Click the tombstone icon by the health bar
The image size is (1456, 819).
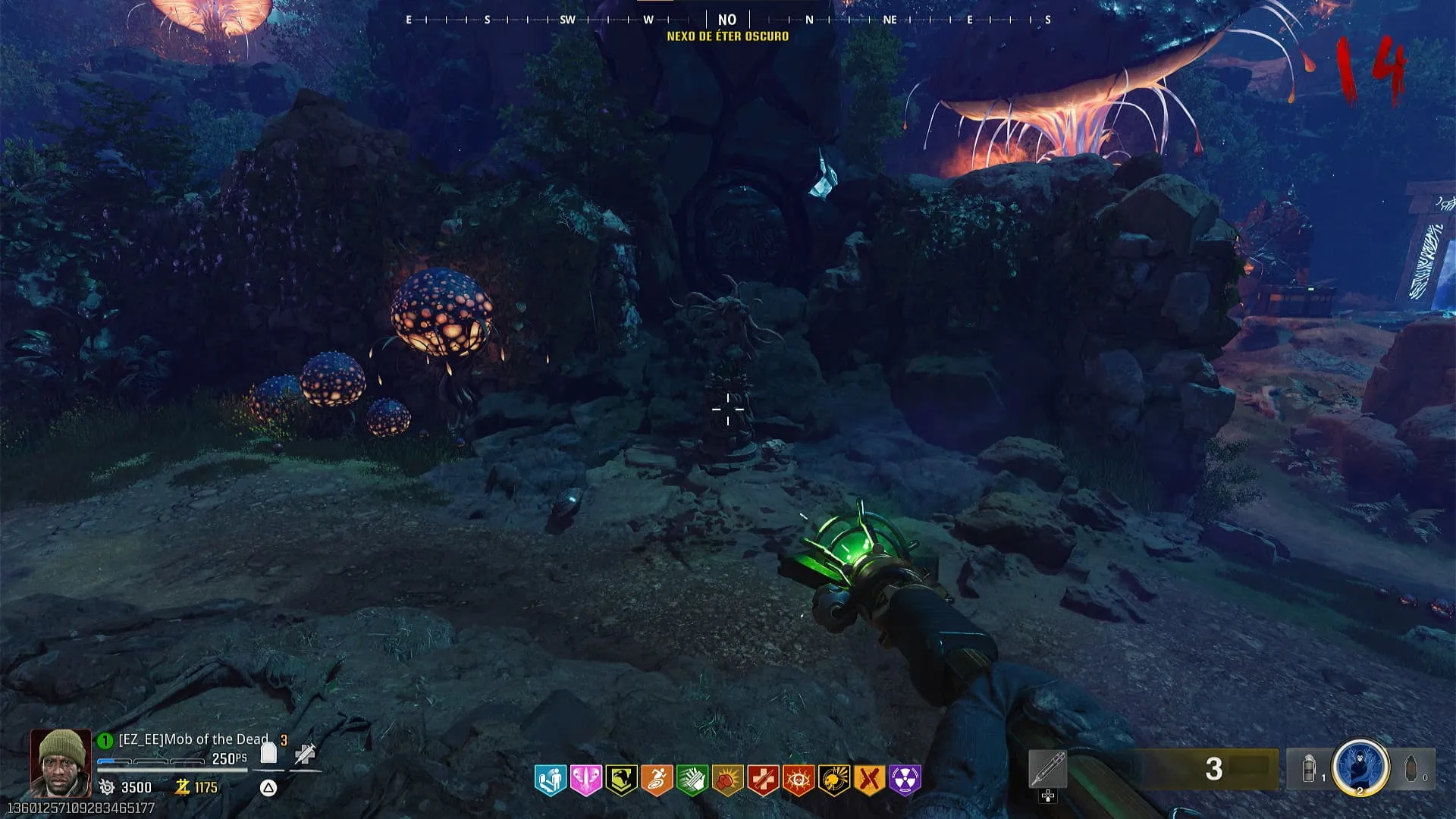coord(268,753)
